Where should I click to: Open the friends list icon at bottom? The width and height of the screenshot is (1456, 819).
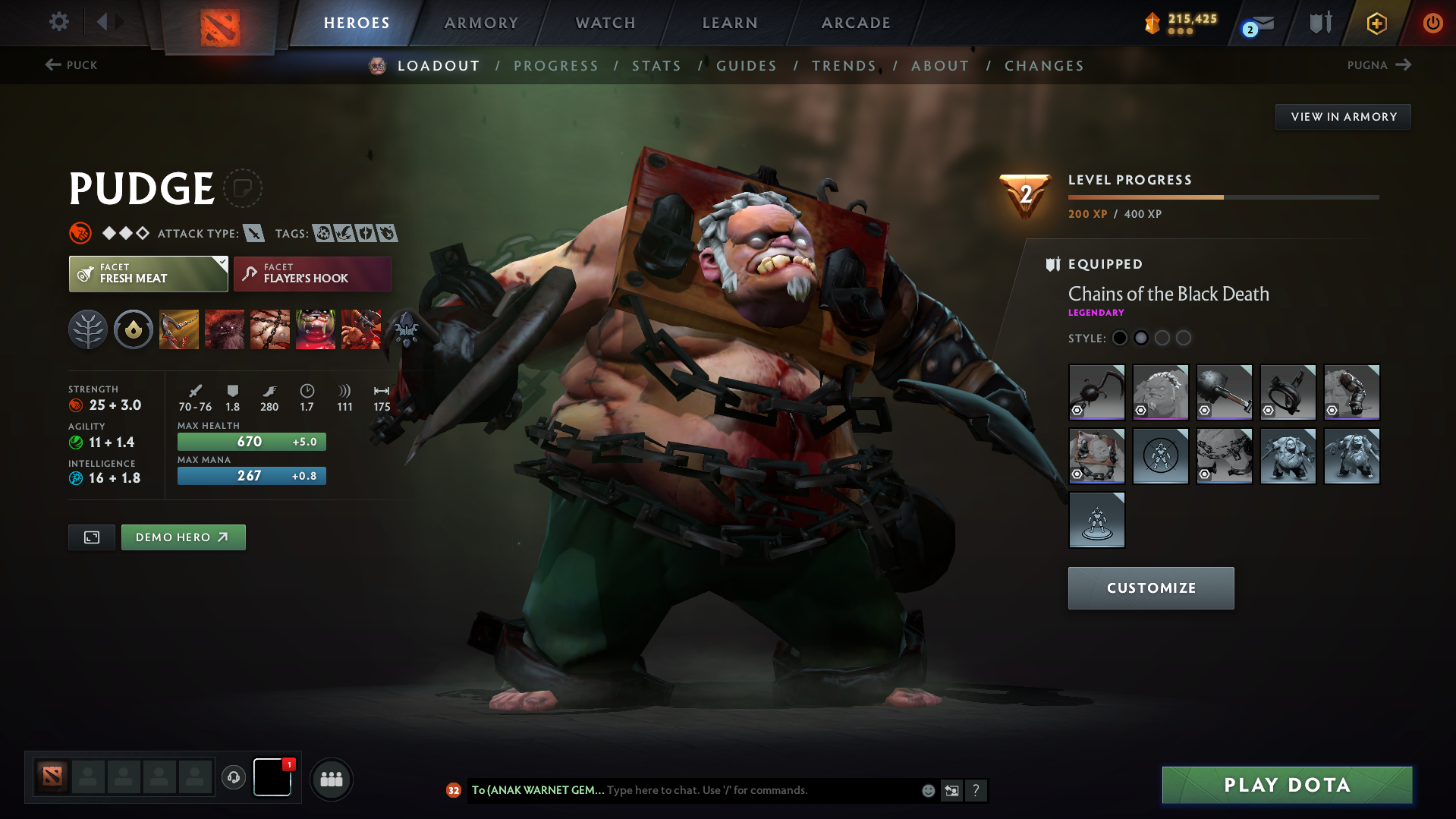(x=331, y=779)
